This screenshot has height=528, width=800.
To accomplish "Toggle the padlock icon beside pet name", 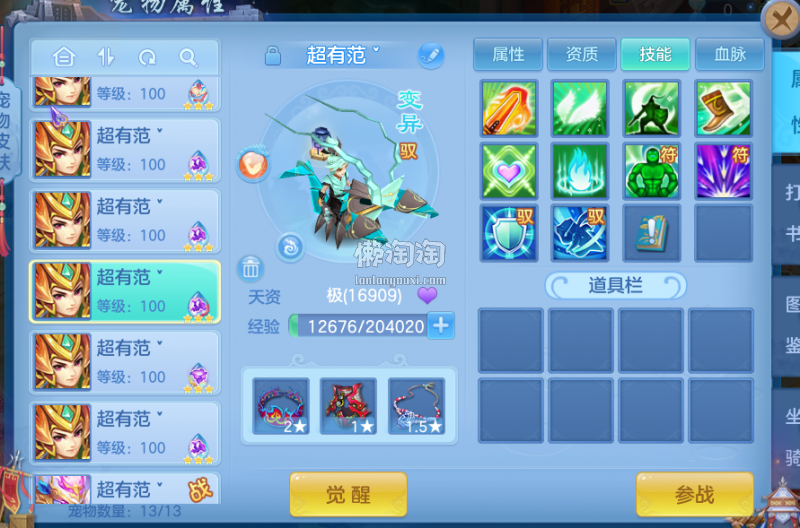I will coord(272,56).
